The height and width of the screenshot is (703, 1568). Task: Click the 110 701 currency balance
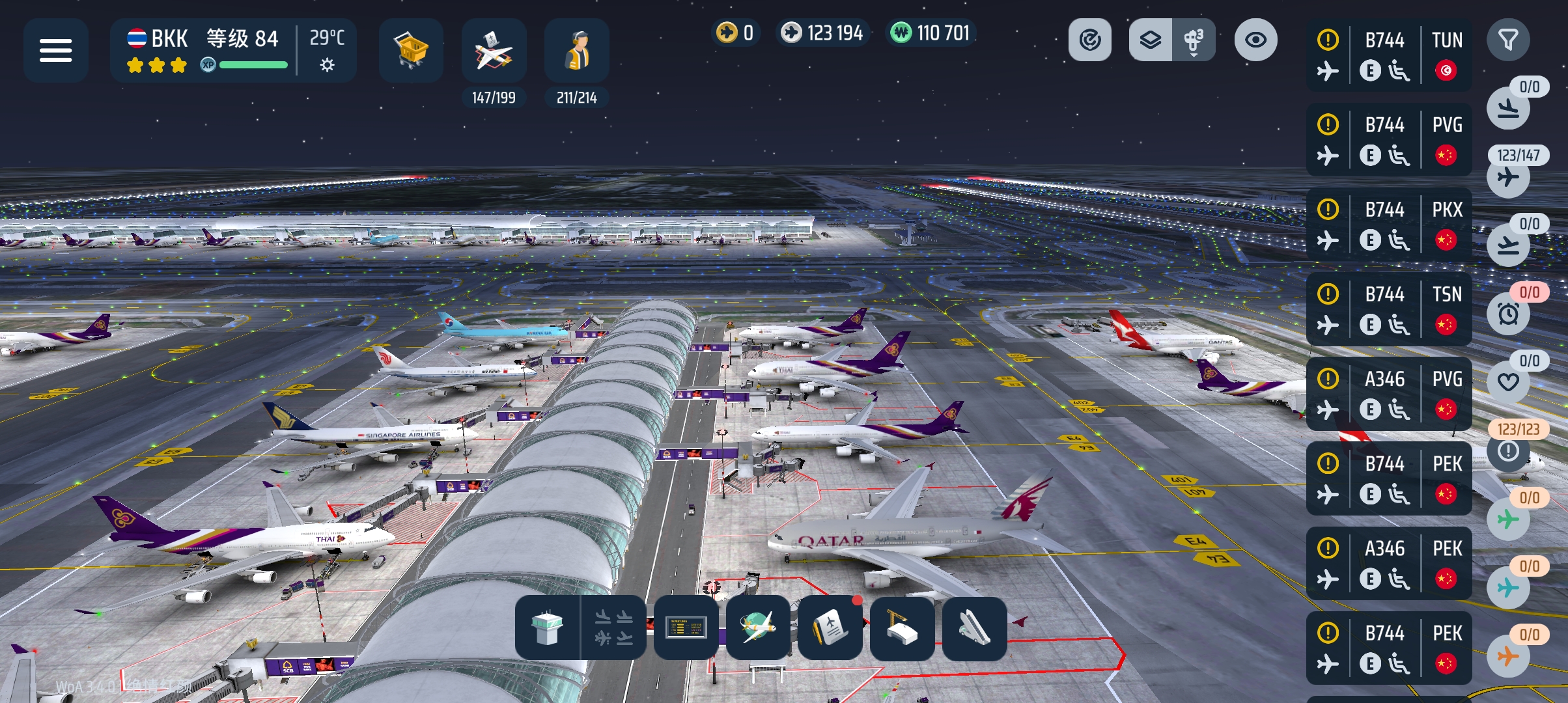click(x=930, y=32)
